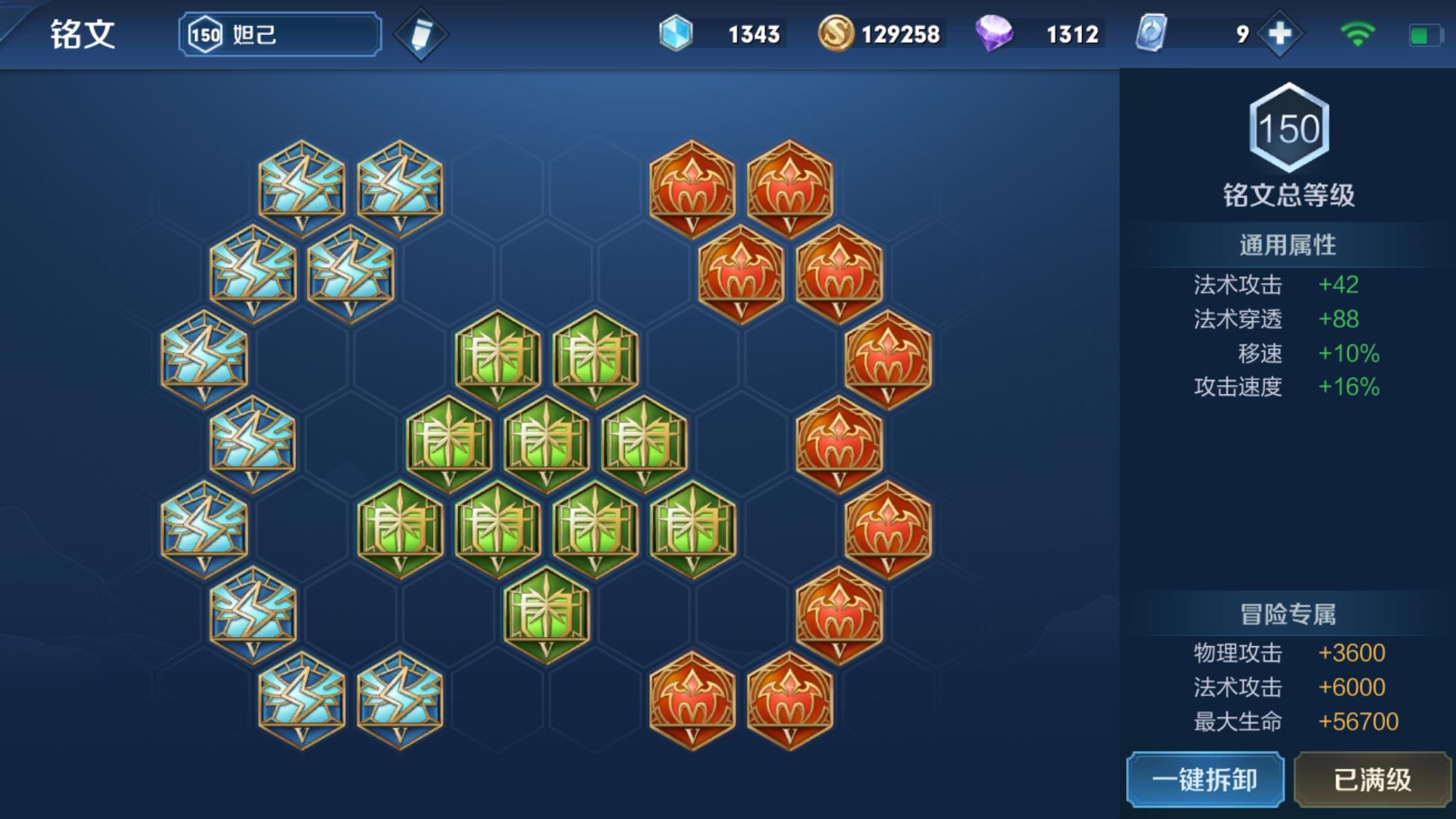The width and height of the screenshot is (1456, 819).
Task: Click the 已满级 button
Action: click(x=1372, y=780)
